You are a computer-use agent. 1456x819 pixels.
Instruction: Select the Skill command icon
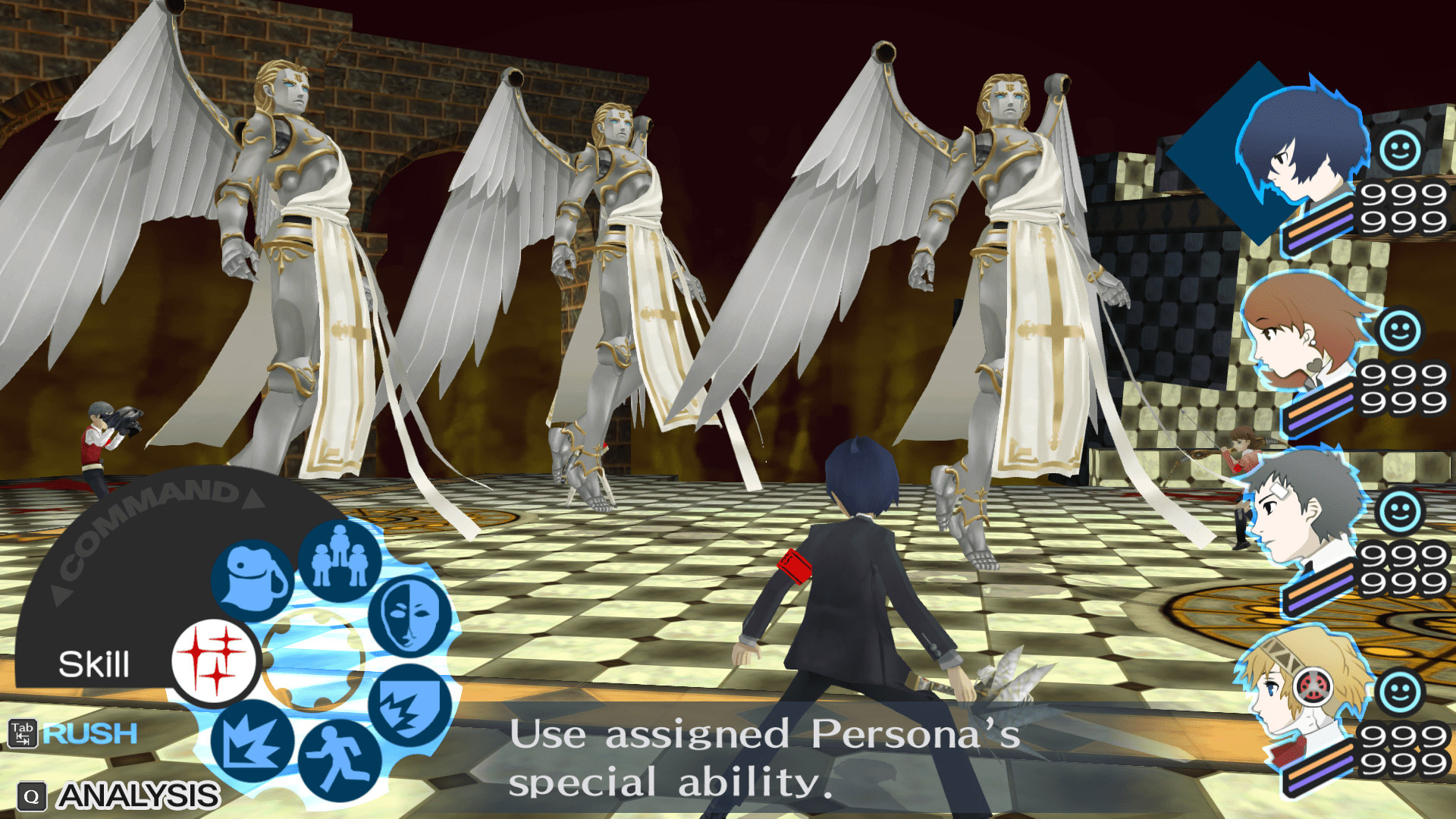[x=216, y=661]
